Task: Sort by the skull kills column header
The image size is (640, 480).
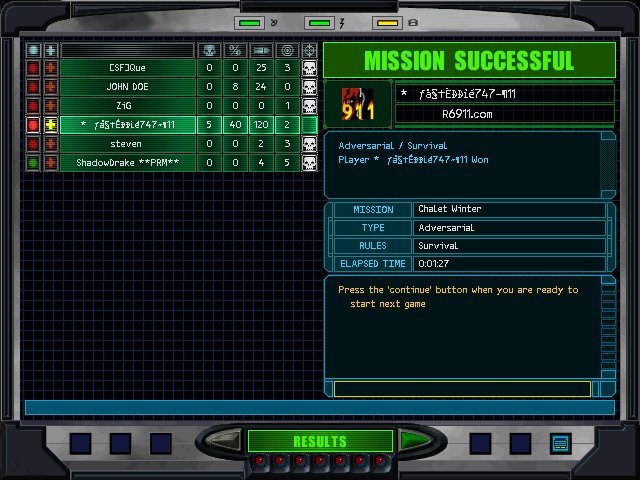Action: (x=209, y=50)
